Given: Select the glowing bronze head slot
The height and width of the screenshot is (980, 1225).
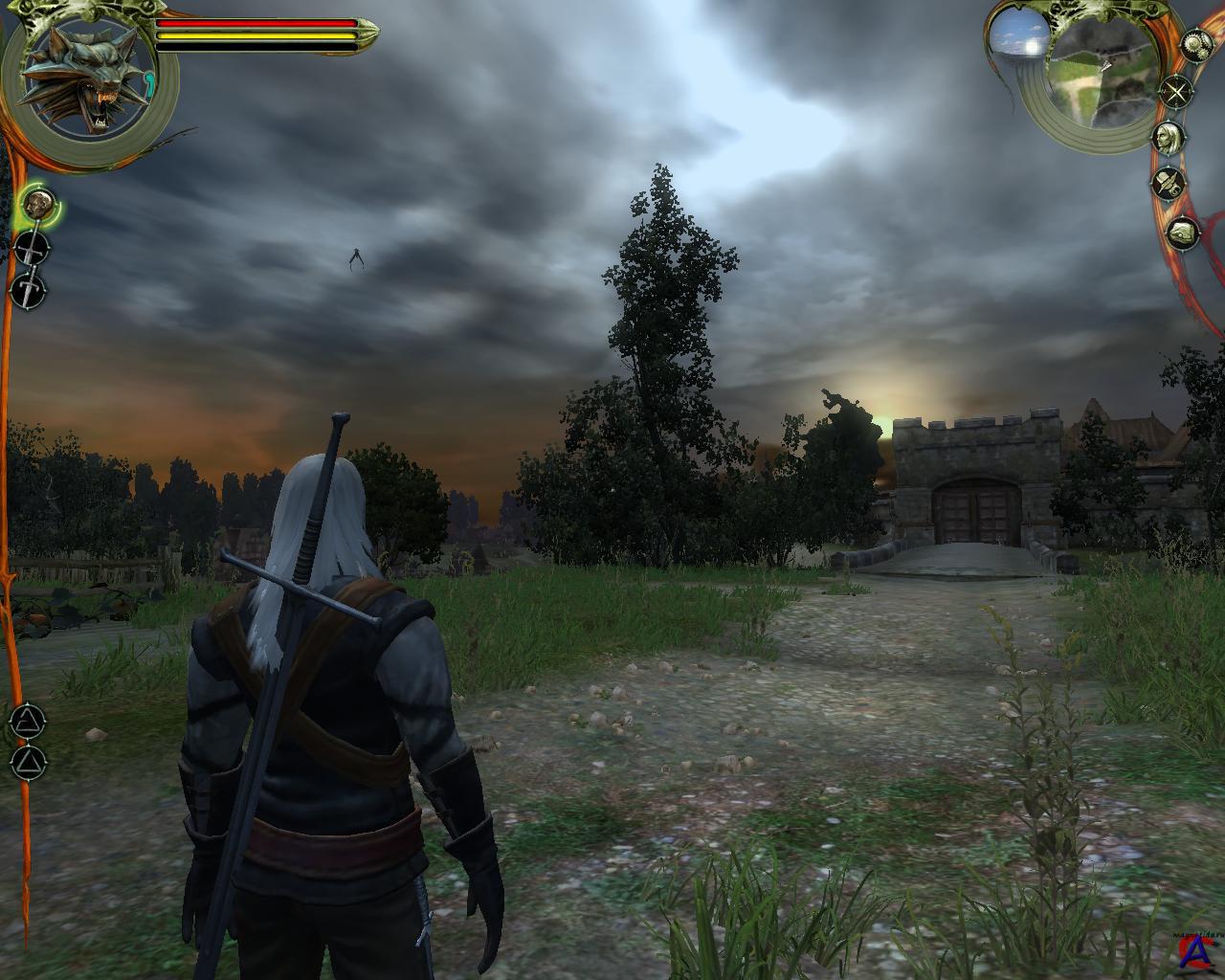Looking at the screenshot, I should [x=38, y=204].
